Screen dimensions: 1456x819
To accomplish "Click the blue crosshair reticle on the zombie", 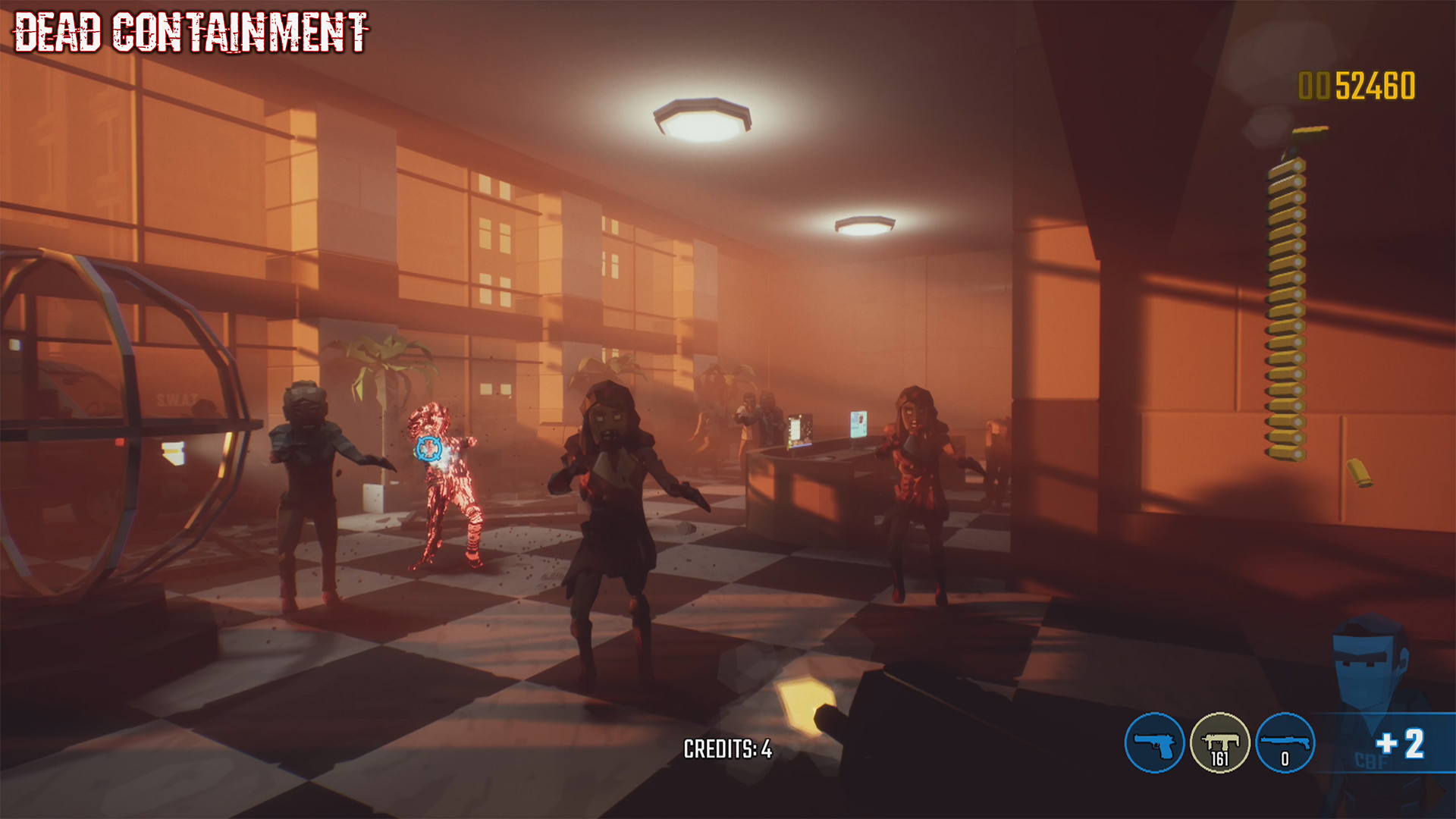I will point(429,449).
